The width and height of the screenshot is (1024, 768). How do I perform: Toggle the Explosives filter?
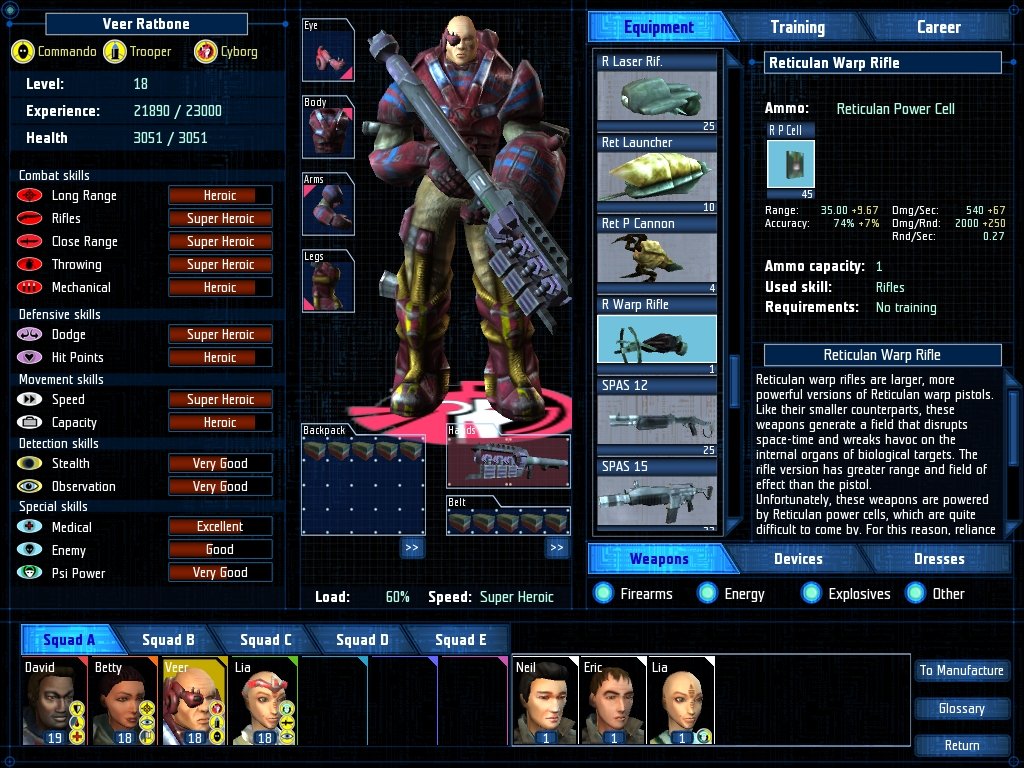click(x=812, y=594)
